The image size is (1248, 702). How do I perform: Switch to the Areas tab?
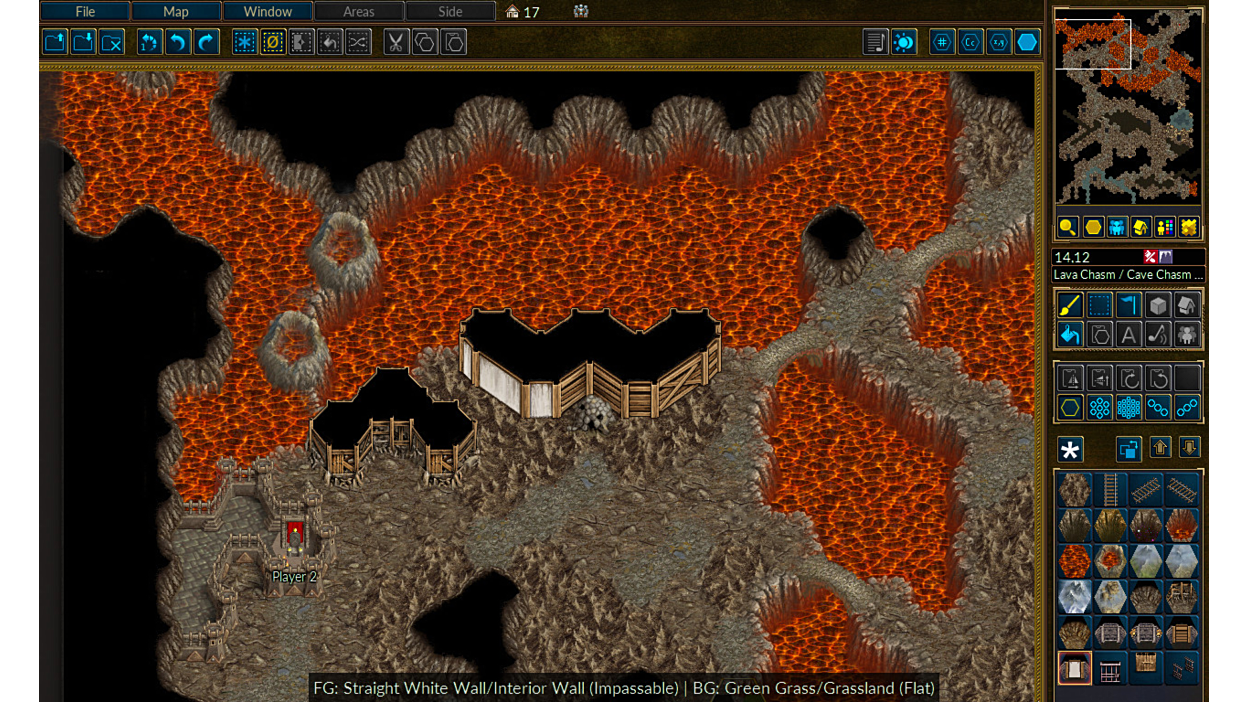pos(358,12)
